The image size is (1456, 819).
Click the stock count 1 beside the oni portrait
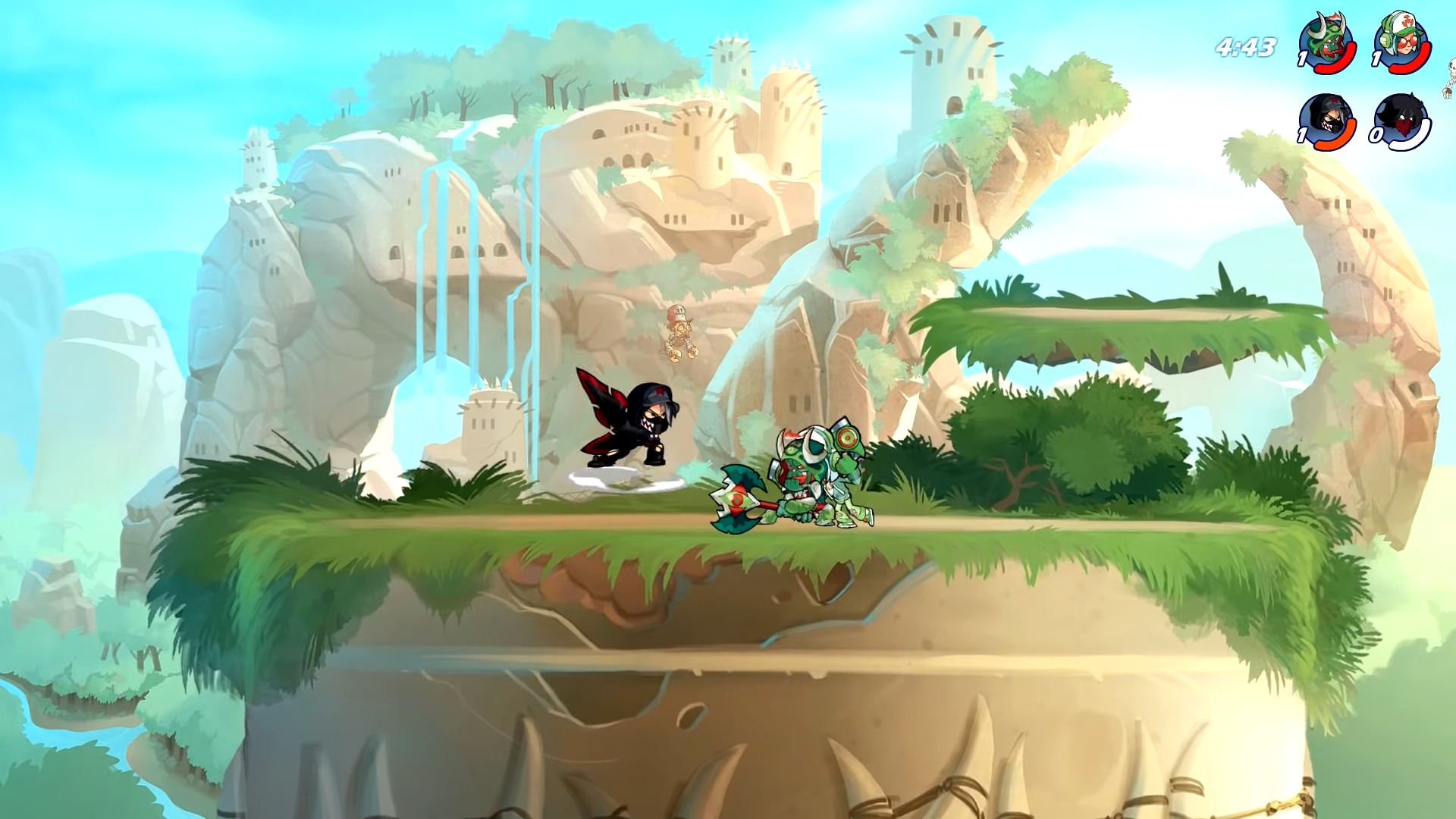pyautogui.click(x=1302, y=57)
